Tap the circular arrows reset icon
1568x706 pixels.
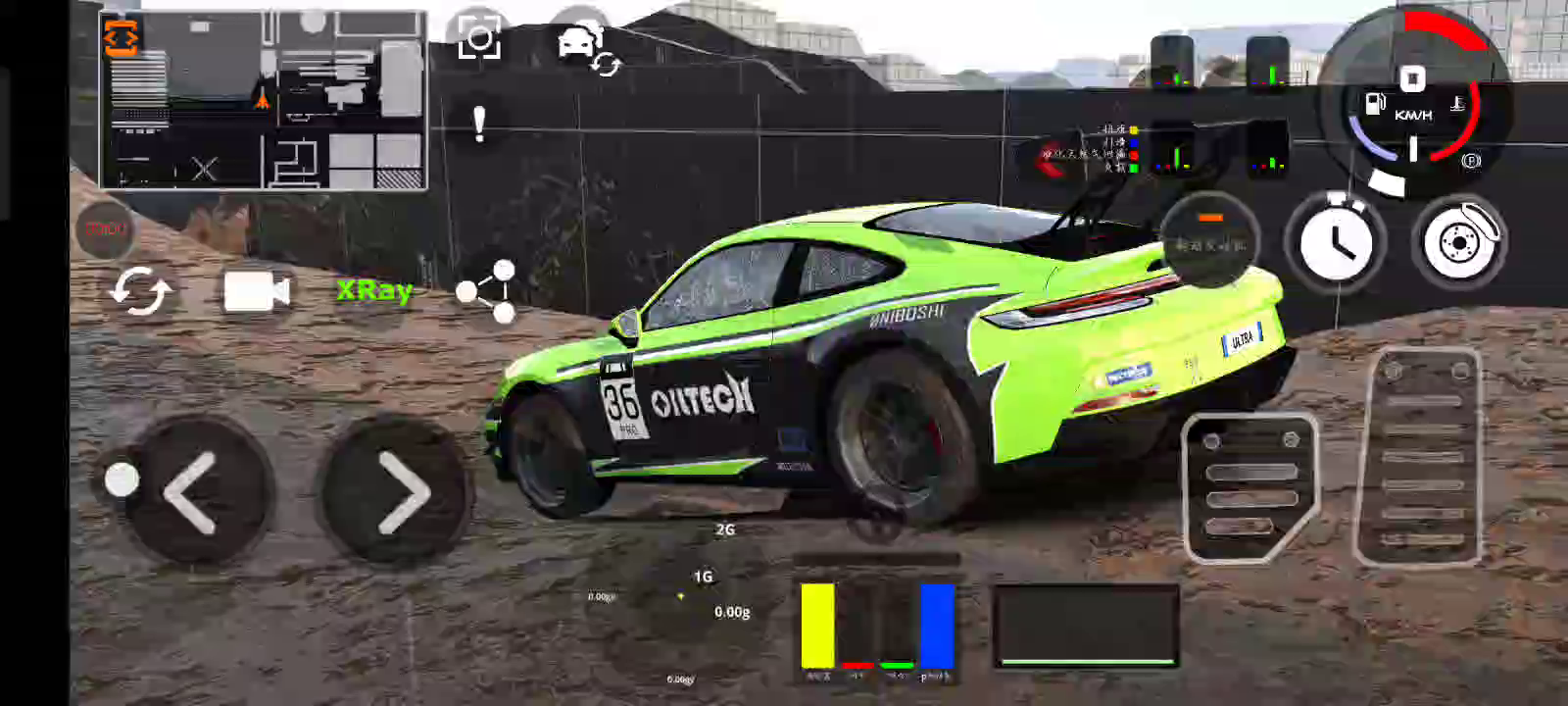coord(140,292)
